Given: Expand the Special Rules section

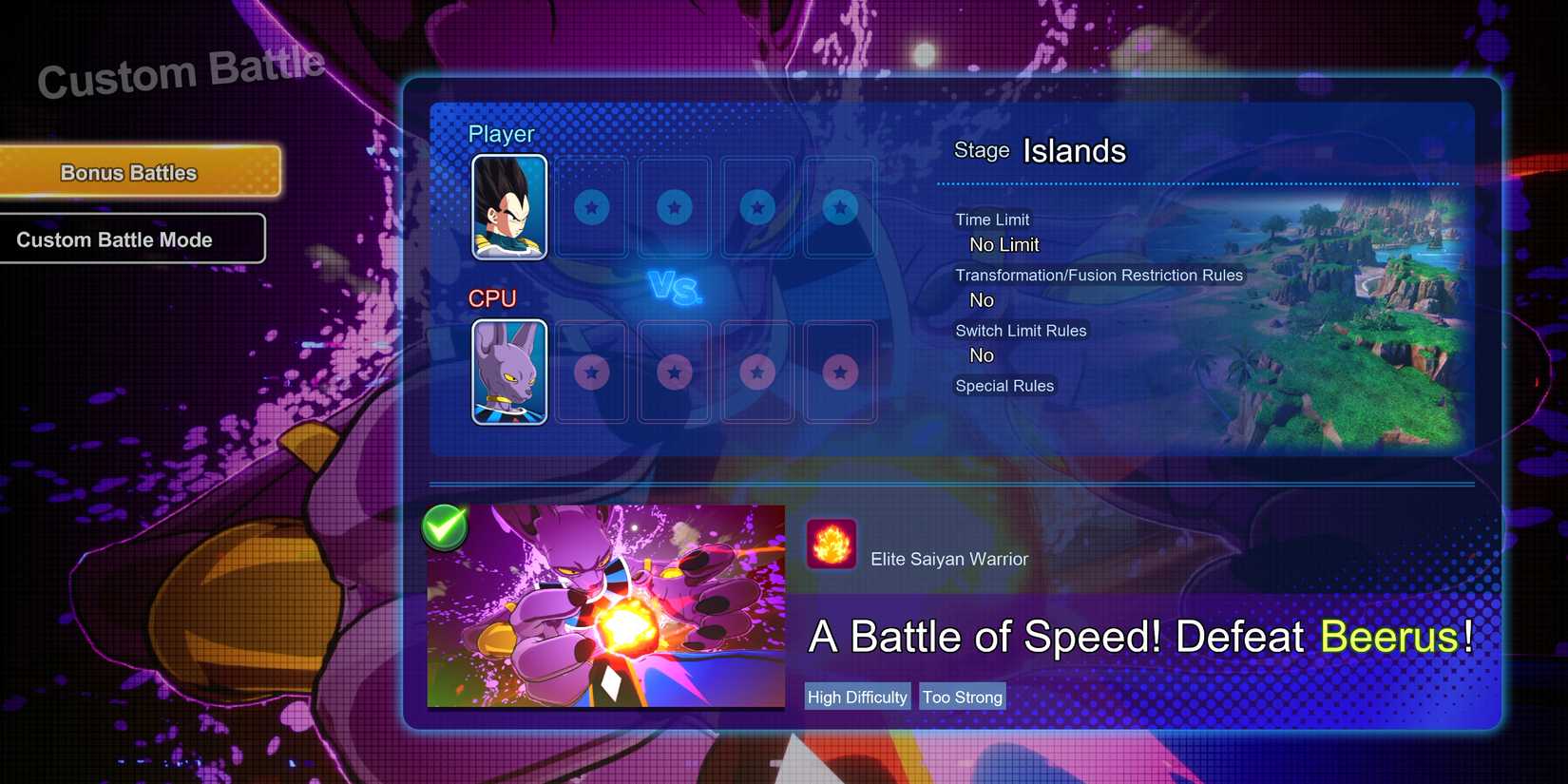Looking at the screenshot, I should coord(1004,386).
